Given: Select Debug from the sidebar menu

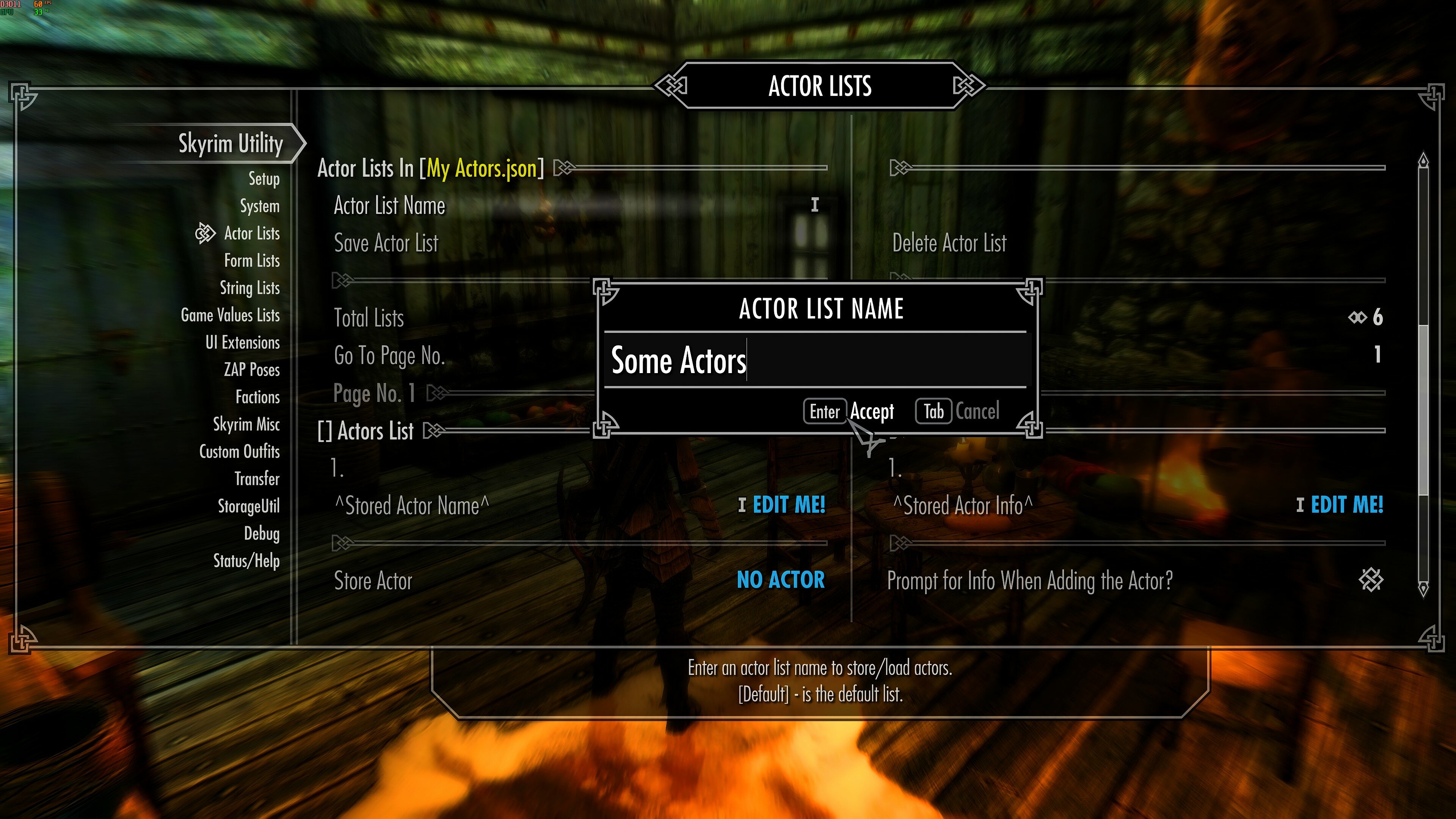Looking at the screenshot, I should (263, 533).
